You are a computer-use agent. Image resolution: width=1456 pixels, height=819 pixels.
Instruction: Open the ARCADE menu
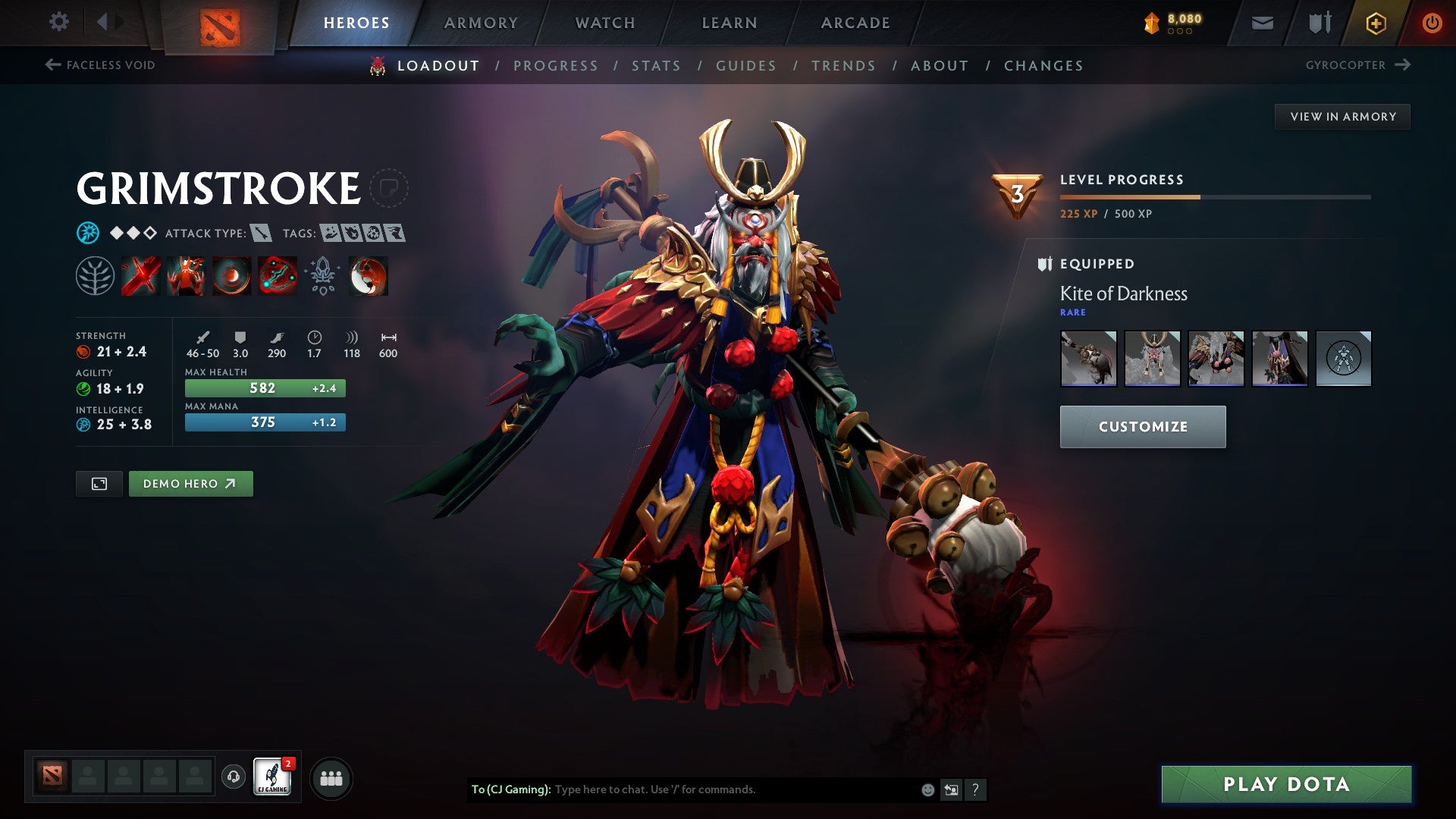[x=855, y=22]
